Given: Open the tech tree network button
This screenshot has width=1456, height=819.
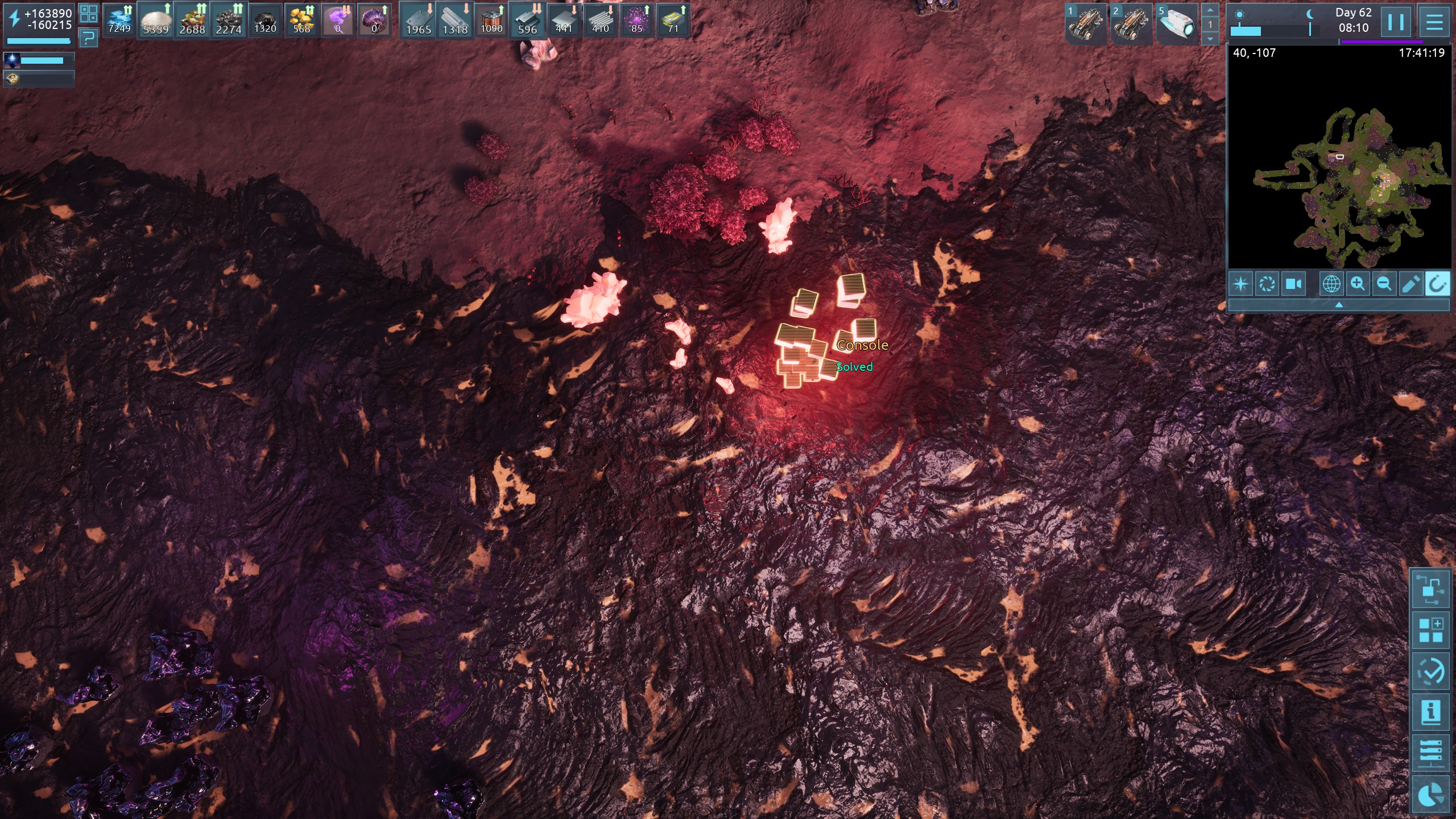Looking at the screenshot, I should tap(1431, 589).
